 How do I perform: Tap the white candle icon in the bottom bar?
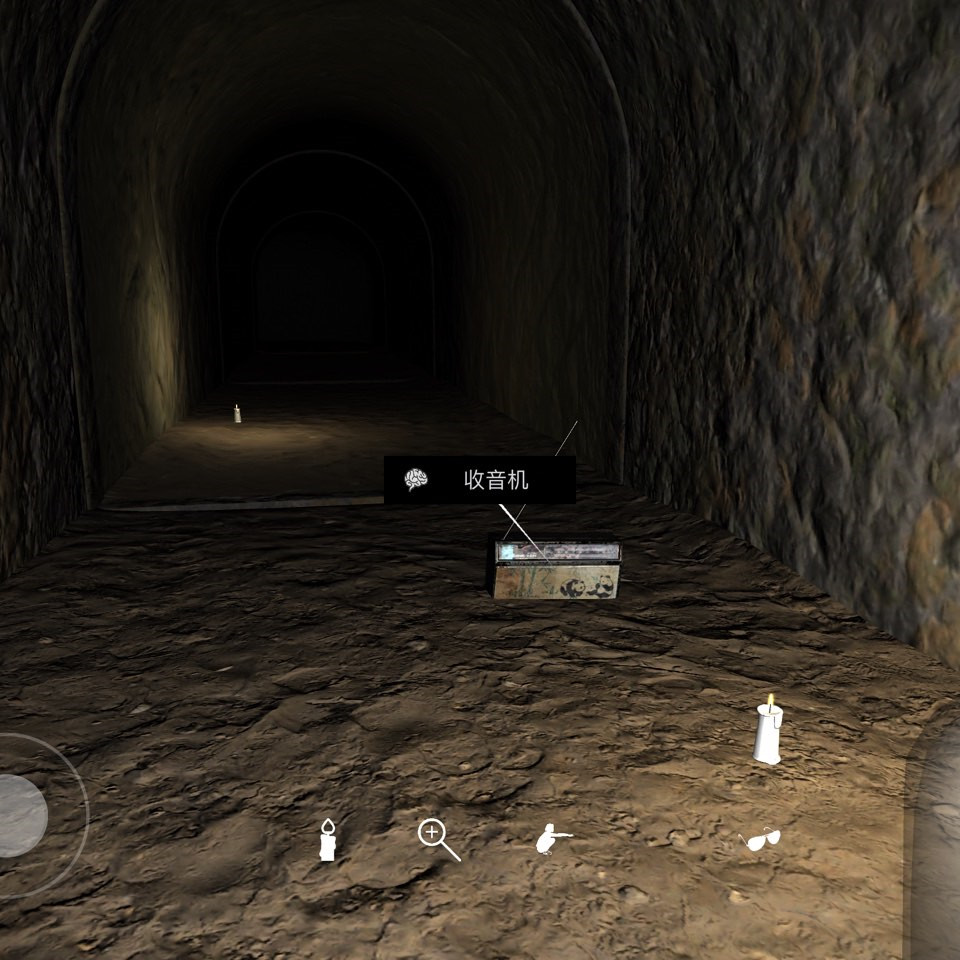[327, 839]
